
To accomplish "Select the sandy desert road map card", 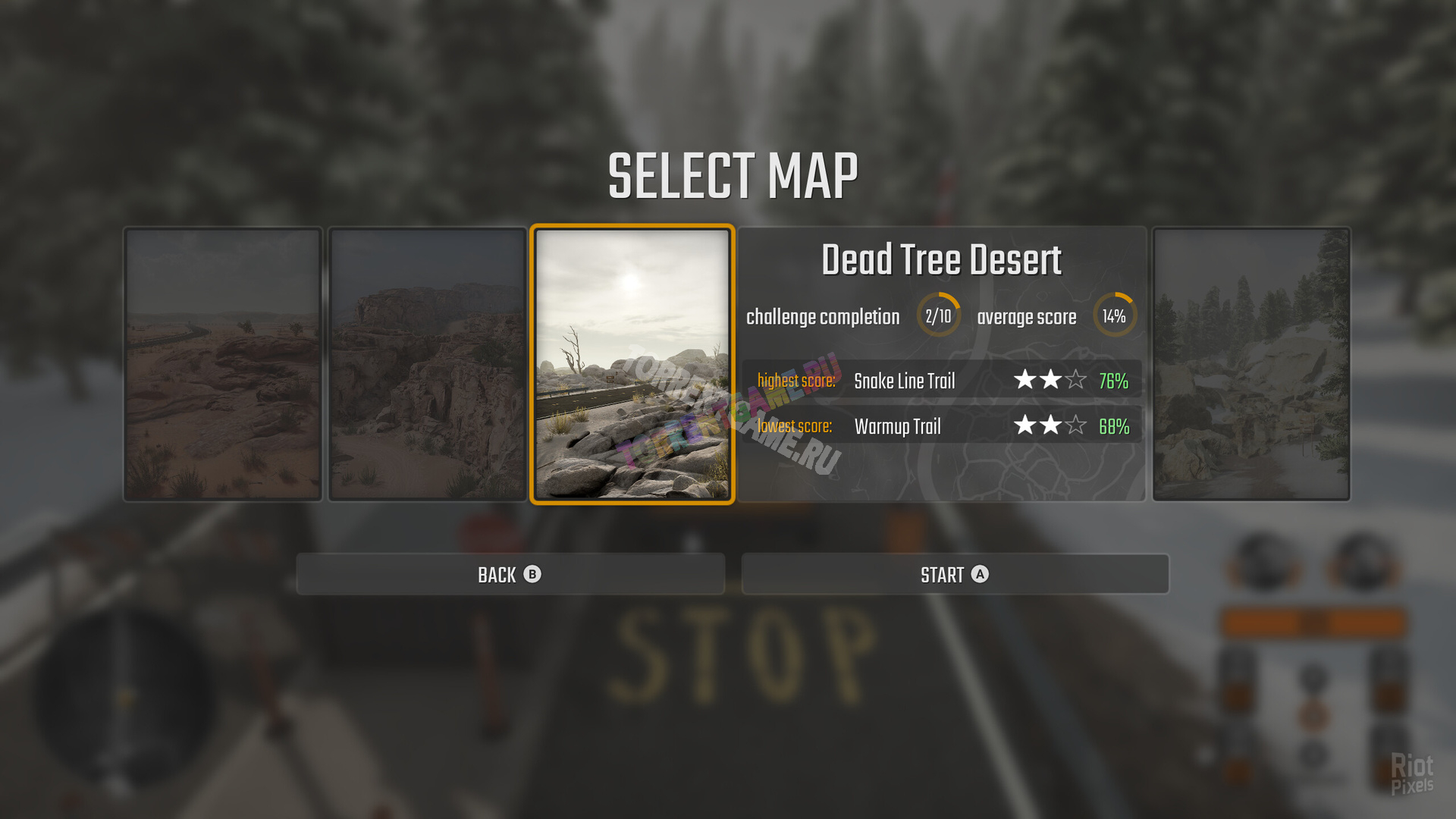I will [223, 364].
